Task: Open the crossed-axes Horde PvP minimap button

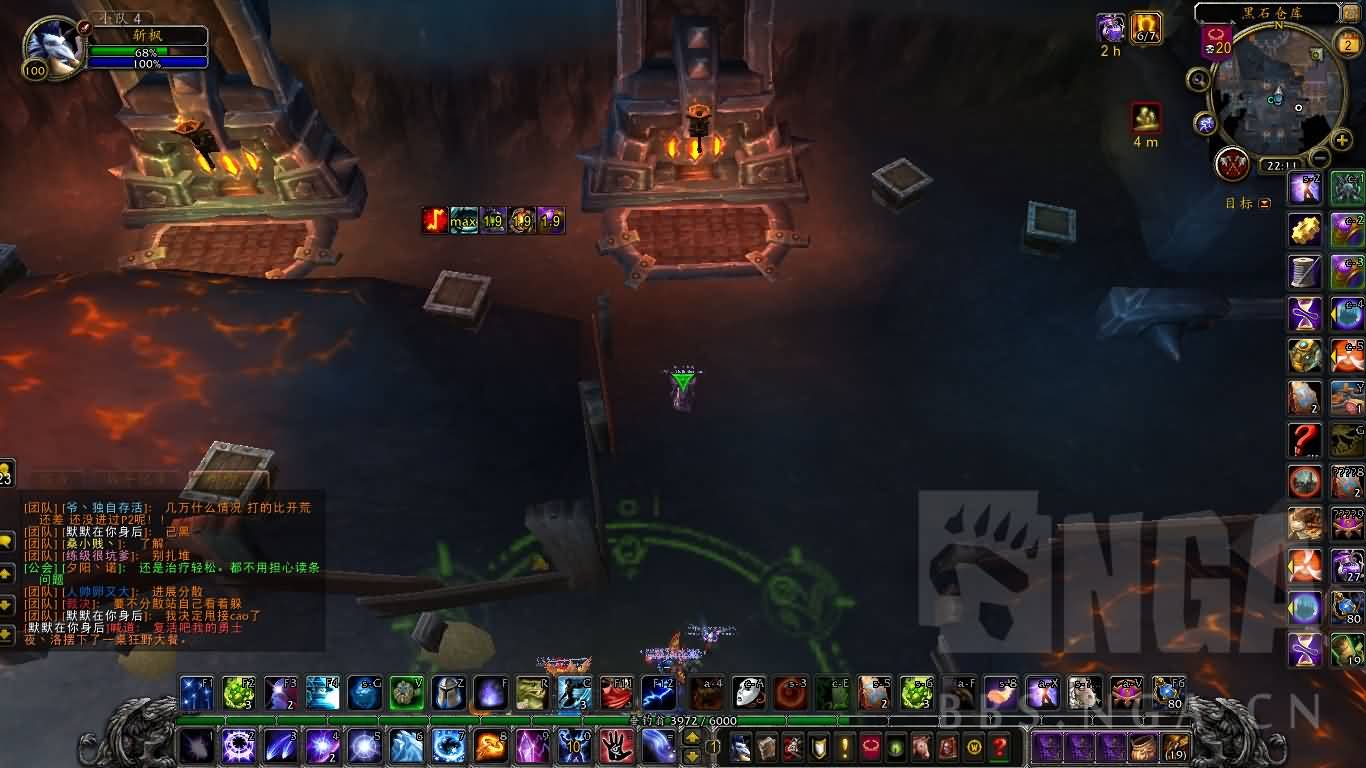Action: 1233,163
